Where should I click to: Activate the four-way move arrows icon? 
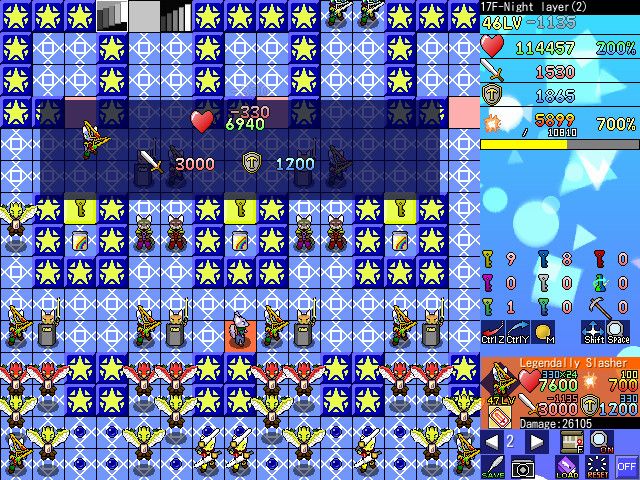594,333
